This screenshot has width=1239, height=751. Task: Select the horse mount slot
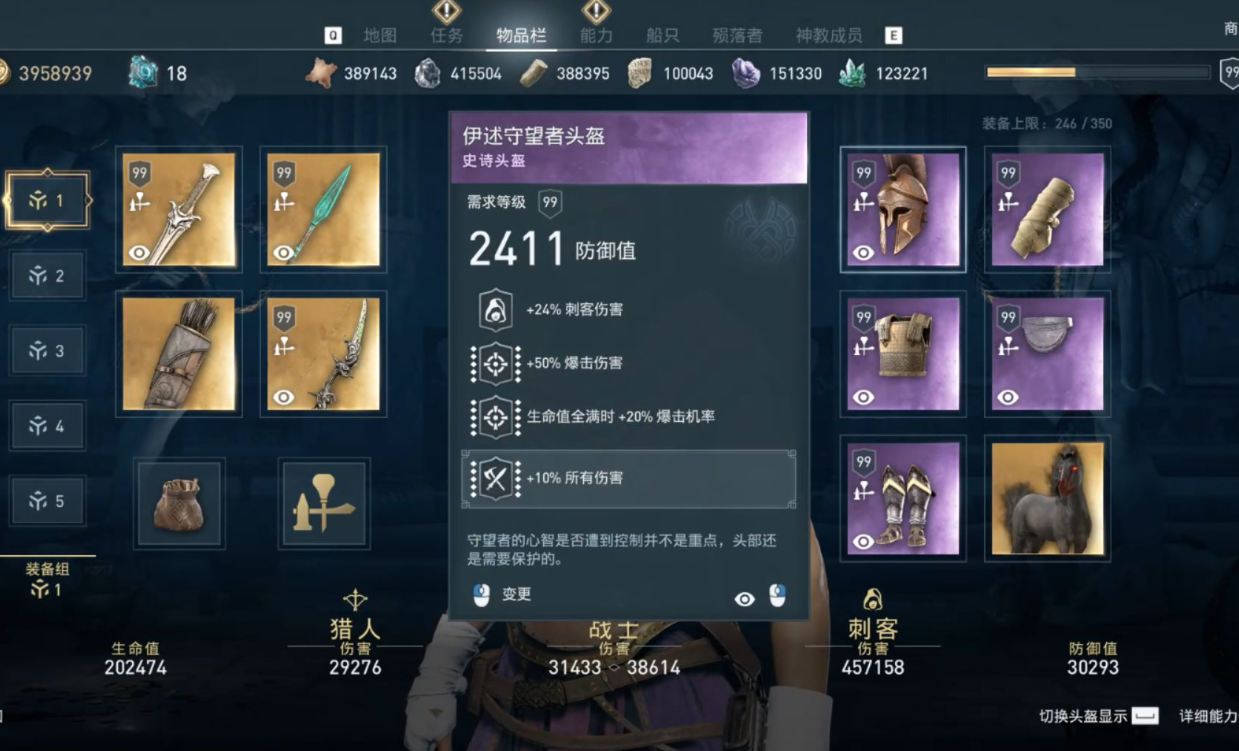[x=1047, y=499]
